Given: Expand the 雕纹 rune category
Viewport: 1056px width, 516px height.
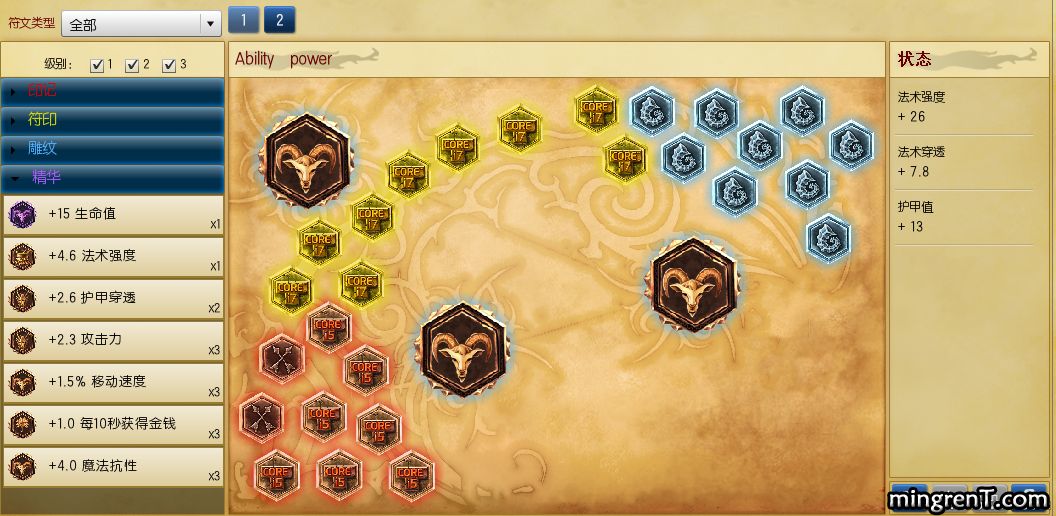Looking at the screenshot, I should (112, 149).
